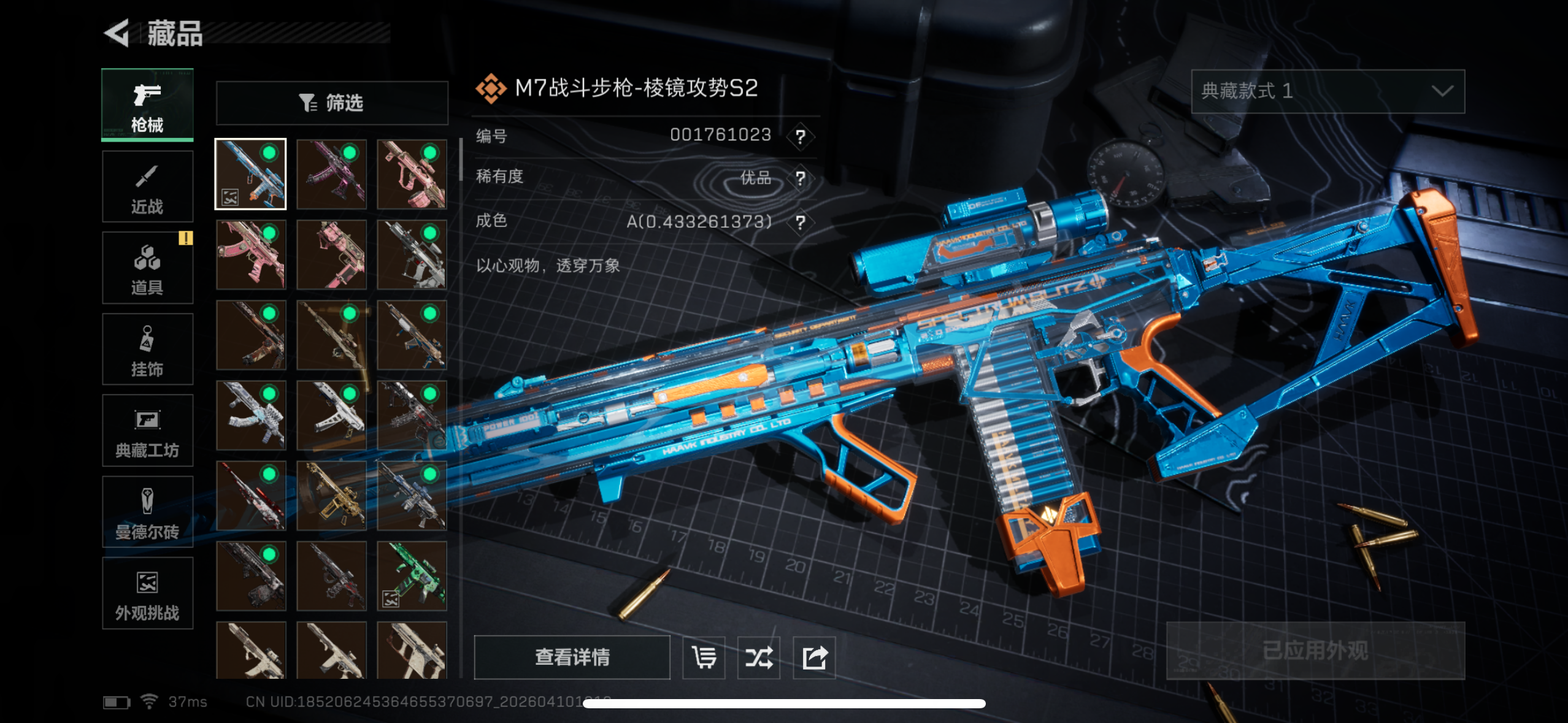
Task: Open the 典藏工坊 workshop tab
Action: click(147, 431)
